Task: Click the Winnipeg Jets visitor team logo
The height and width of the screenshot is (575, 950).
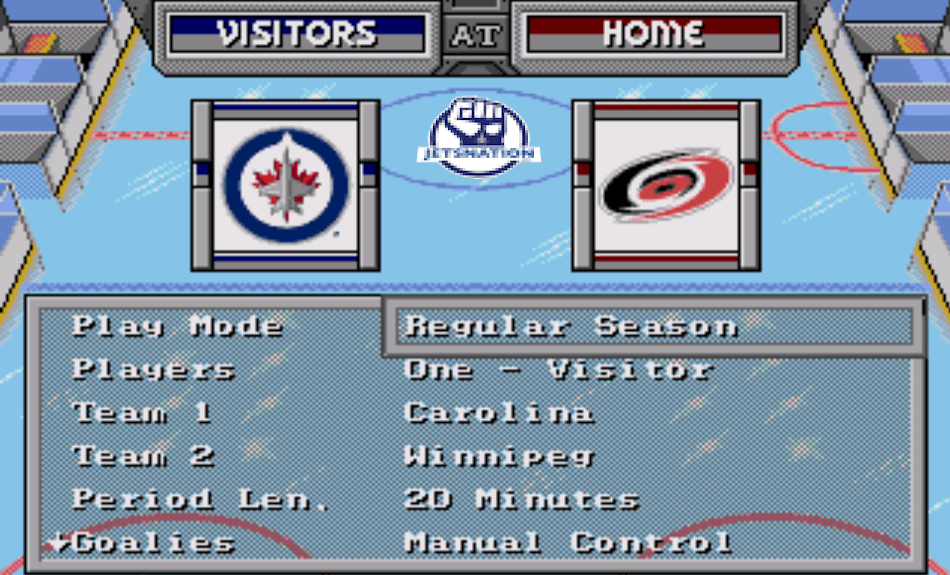Action: 286,185
